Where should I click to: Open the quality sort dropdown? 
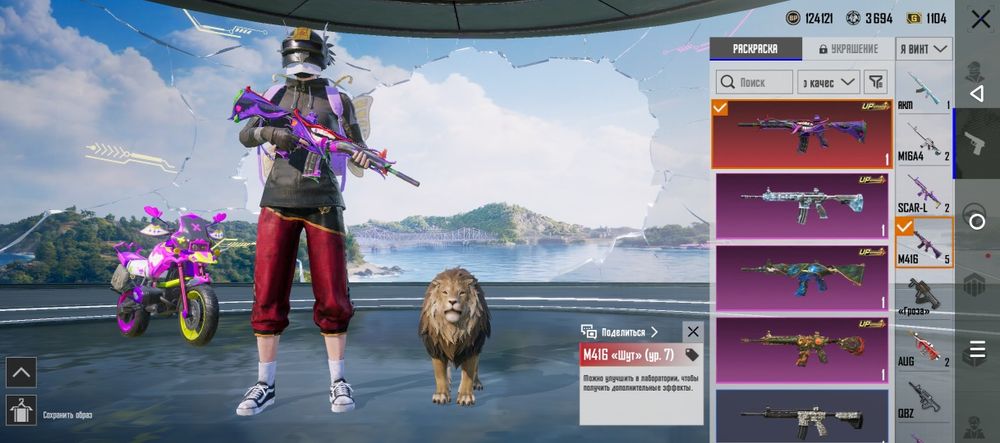click(x=829, y=82)
